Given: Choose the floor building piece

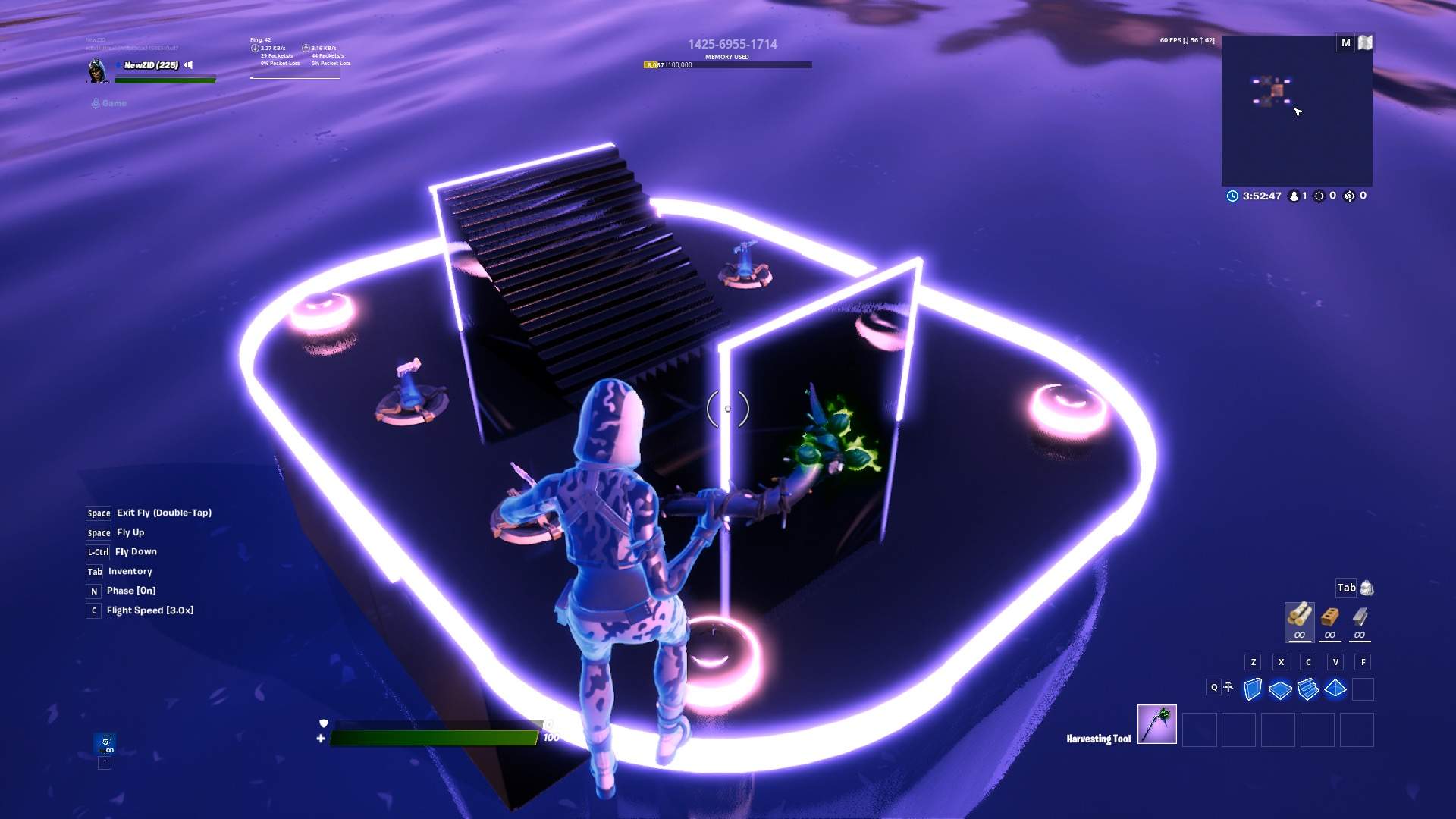Looking at the screenshot, I should pos(1280,689).
